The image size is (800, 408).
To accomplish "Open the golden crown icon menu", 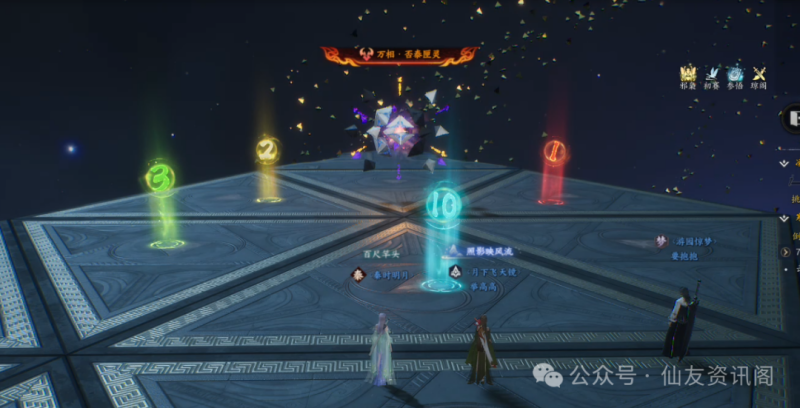I will [688, 73].
